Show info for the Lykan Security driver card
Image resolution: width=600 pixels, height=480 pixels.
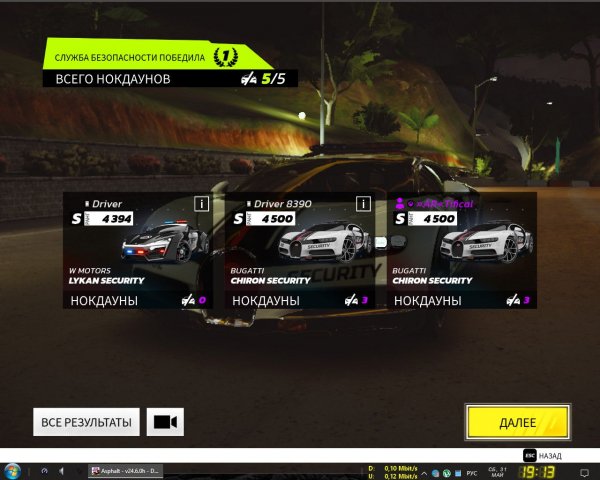point(201,203)
